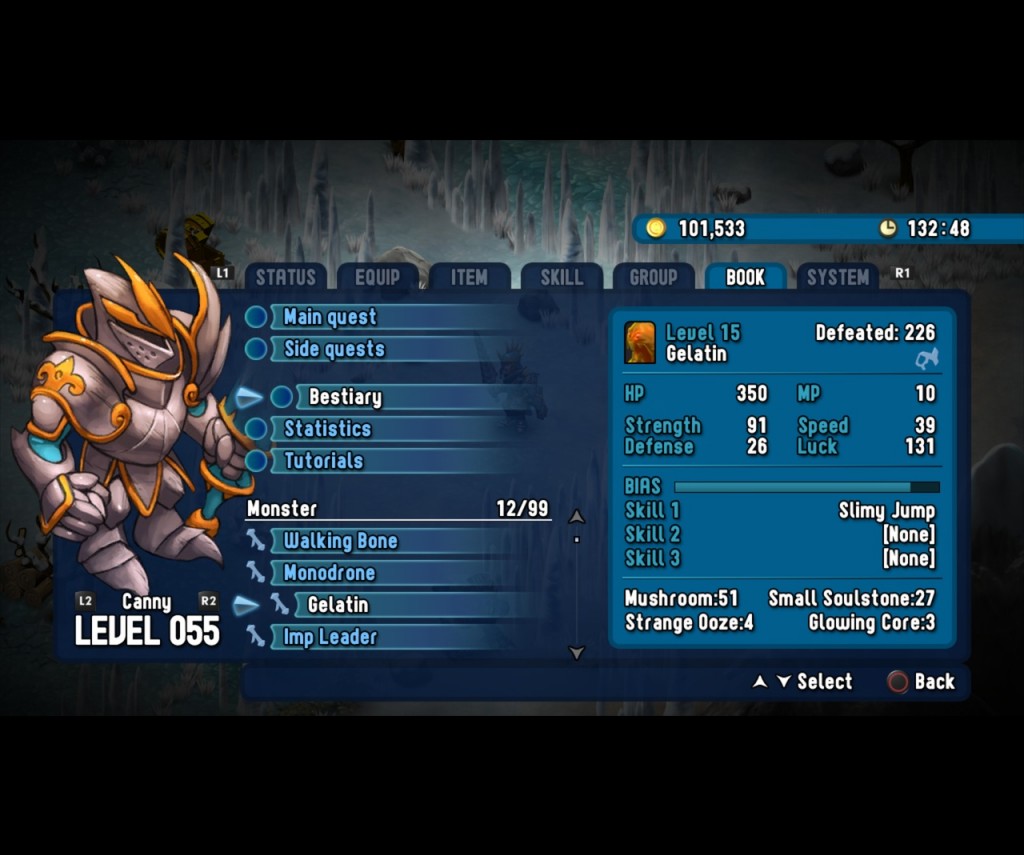Image resolution: width=1024 pixels, height=855 pixels.
Task: Go to the GROUP tab
Action: [x=653, y=278]
